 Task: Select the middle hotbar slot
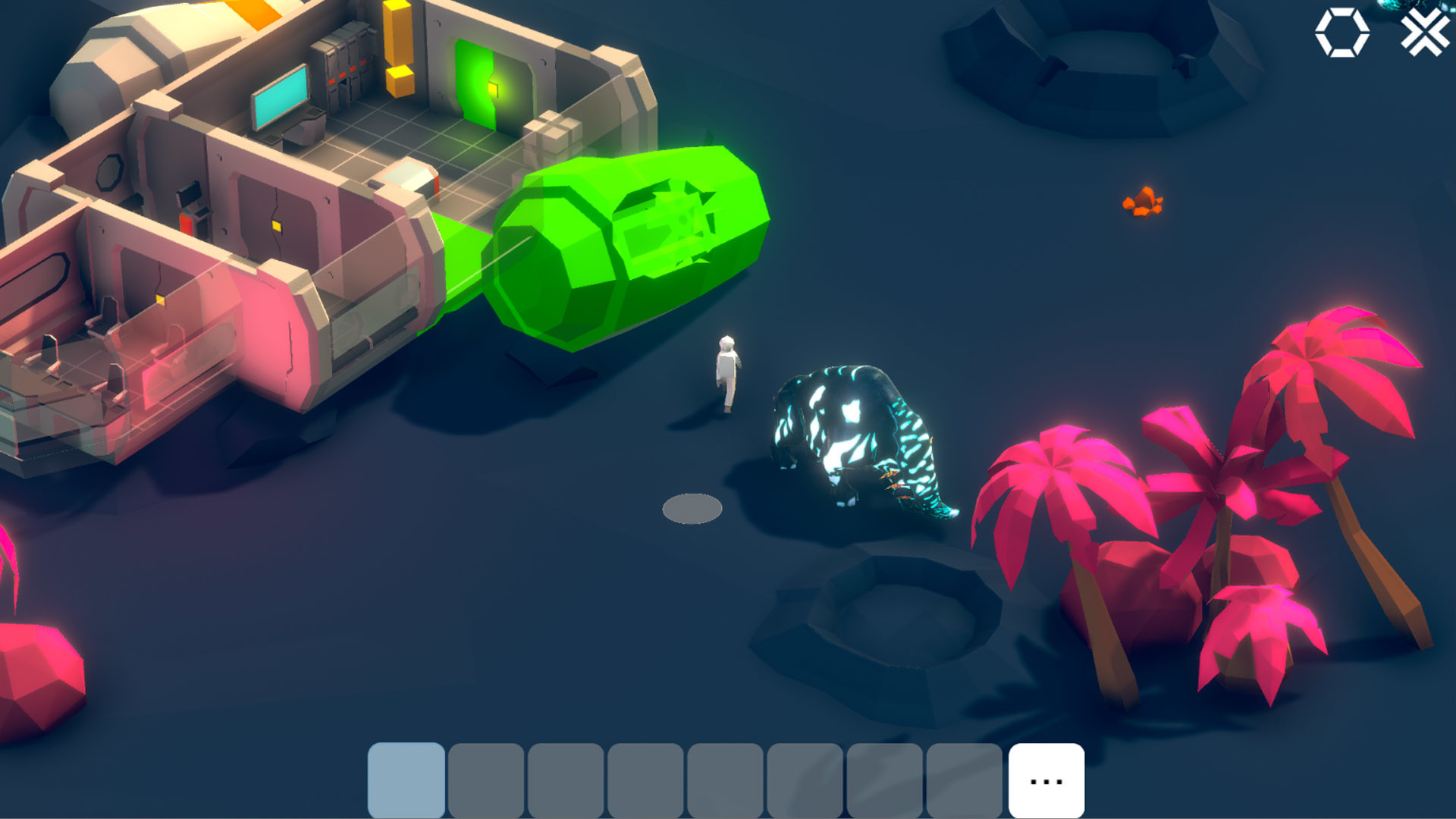click(x=724, y=778)
